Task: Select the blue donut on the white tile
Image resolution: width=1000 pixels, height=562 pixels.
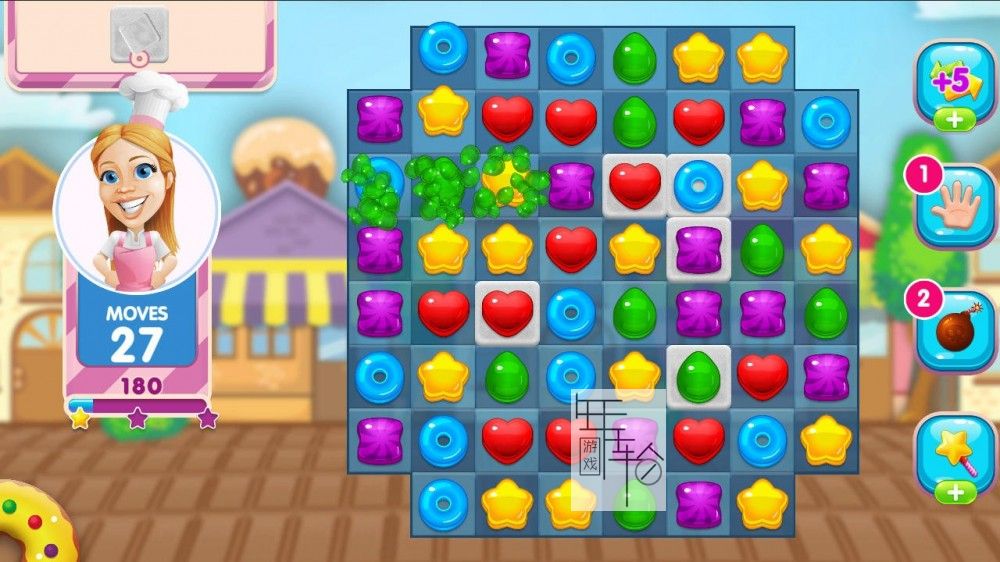Action: [x=699, y=184]
